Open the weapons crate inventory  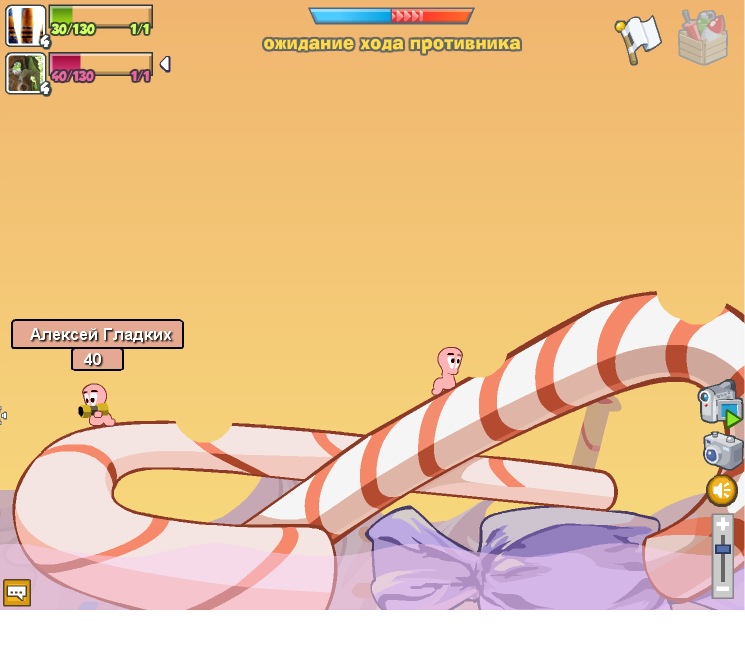[x=702, y=38]
